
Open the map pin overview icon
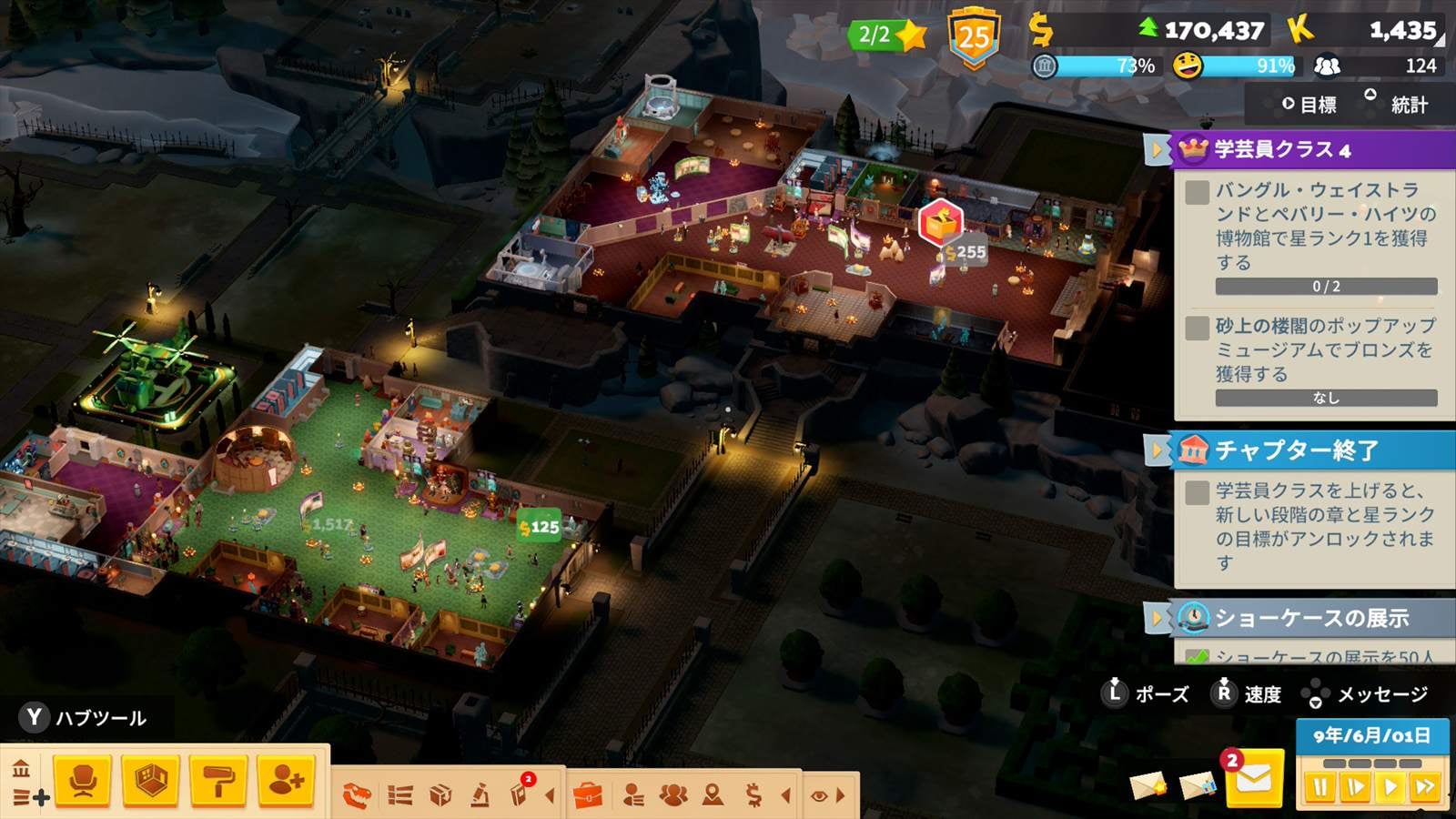pyautogui.click(x=713, y=796)
